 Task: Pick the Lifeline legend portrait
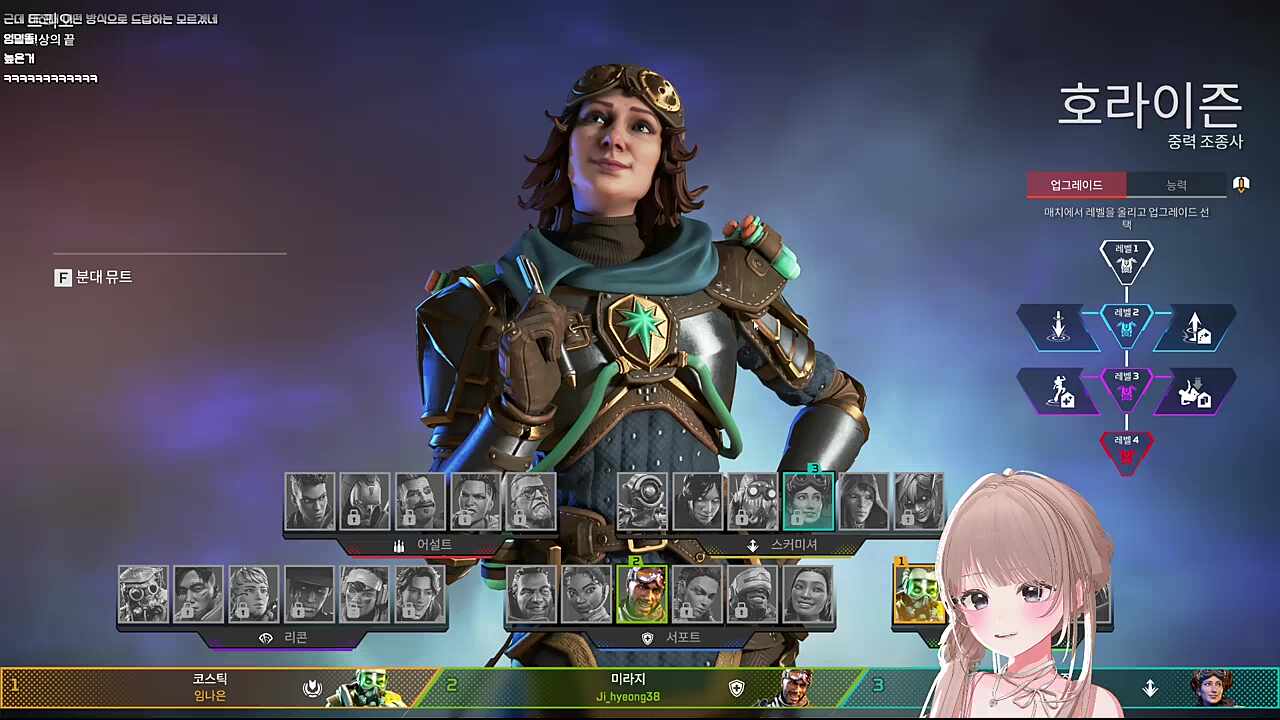(587, 594)
